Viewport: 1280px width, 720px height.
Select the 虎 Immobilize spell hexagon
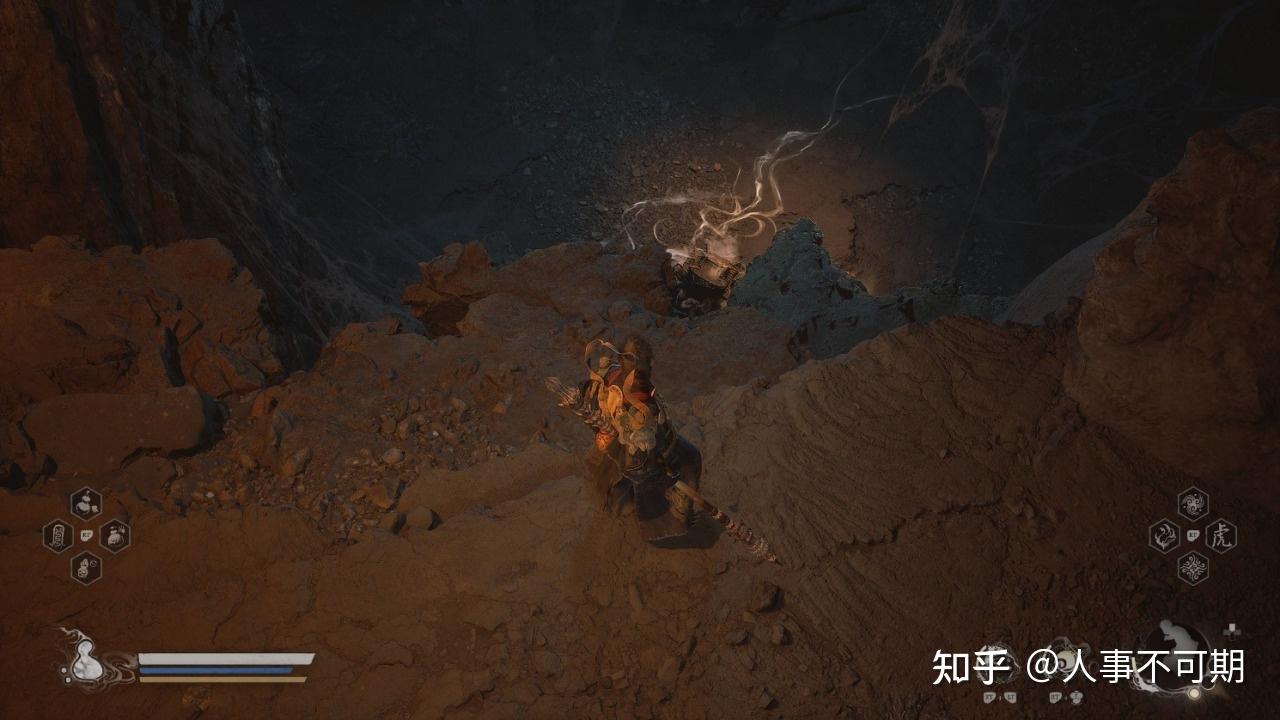click(1221, 537)
